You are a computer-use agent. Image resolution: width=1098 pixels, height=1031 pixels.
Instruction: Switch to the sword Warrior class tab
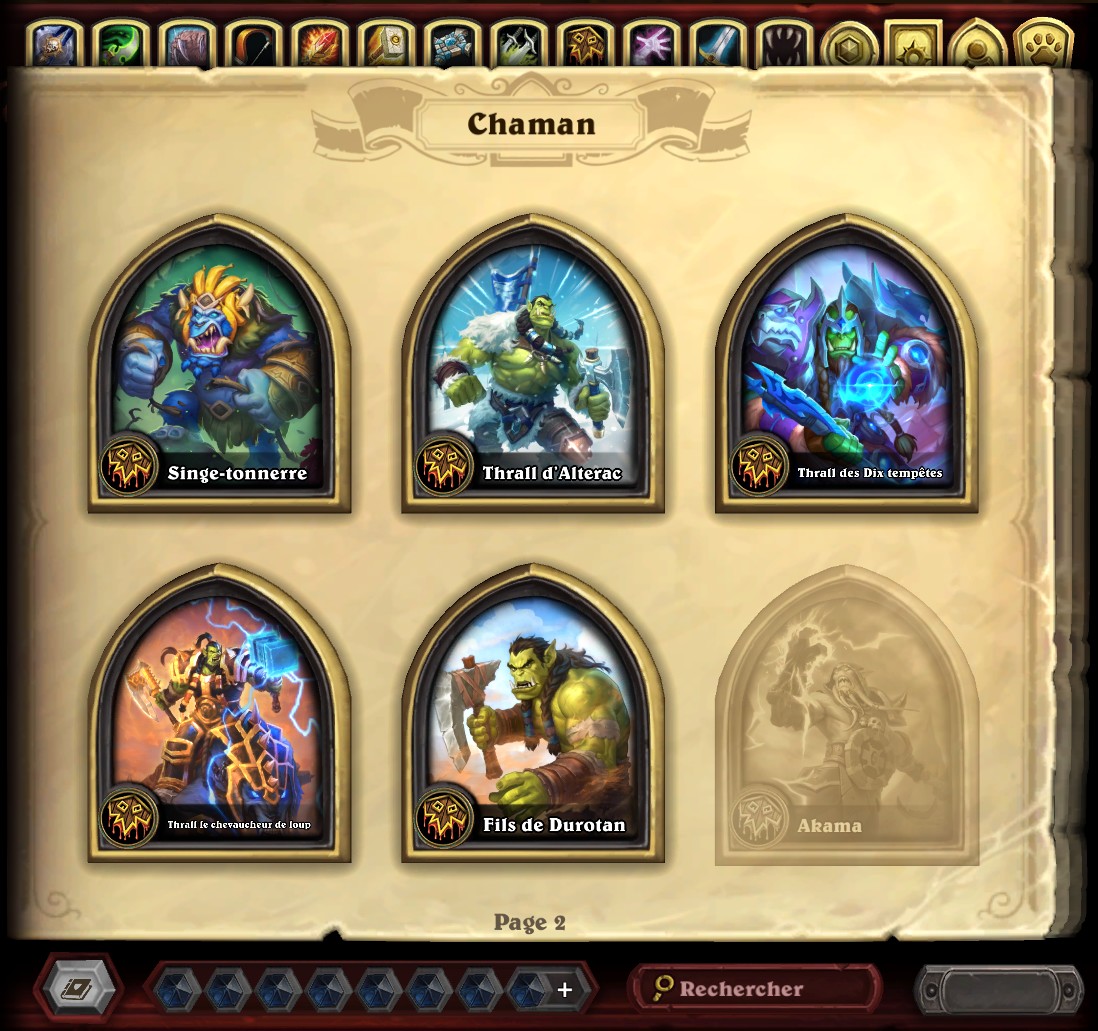tap(717, 44)
